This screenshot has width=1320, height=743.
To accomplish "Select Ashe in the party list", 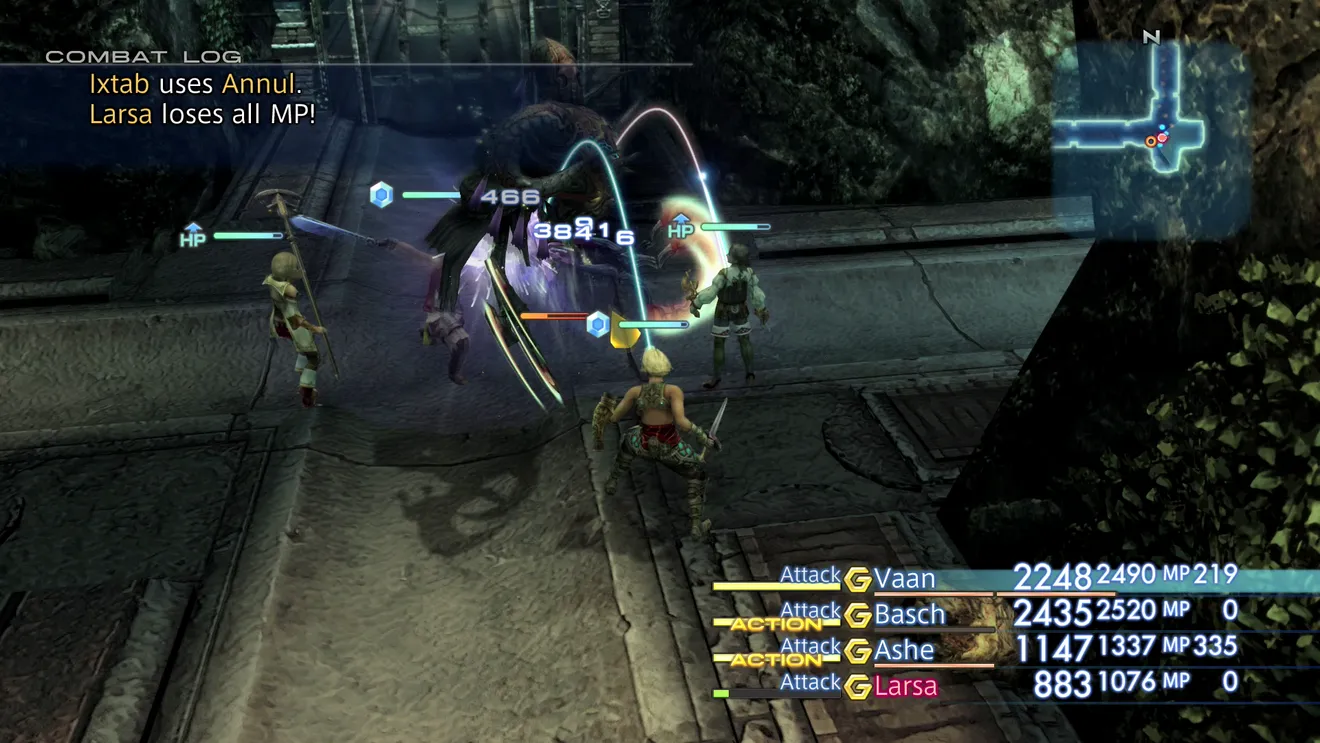I will (904, 650).
